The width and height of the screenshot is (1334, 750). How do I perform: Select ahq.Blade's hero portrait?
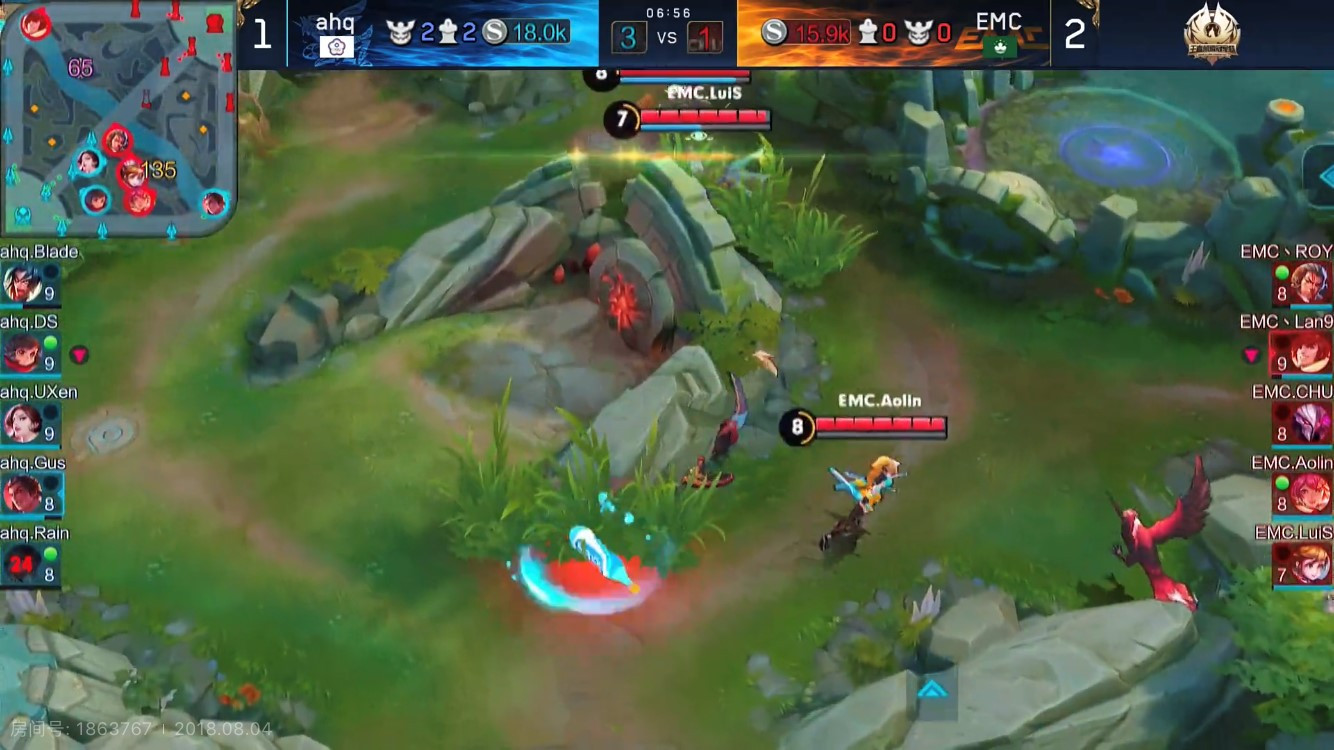pyautogui.click(x=22, y=284)
